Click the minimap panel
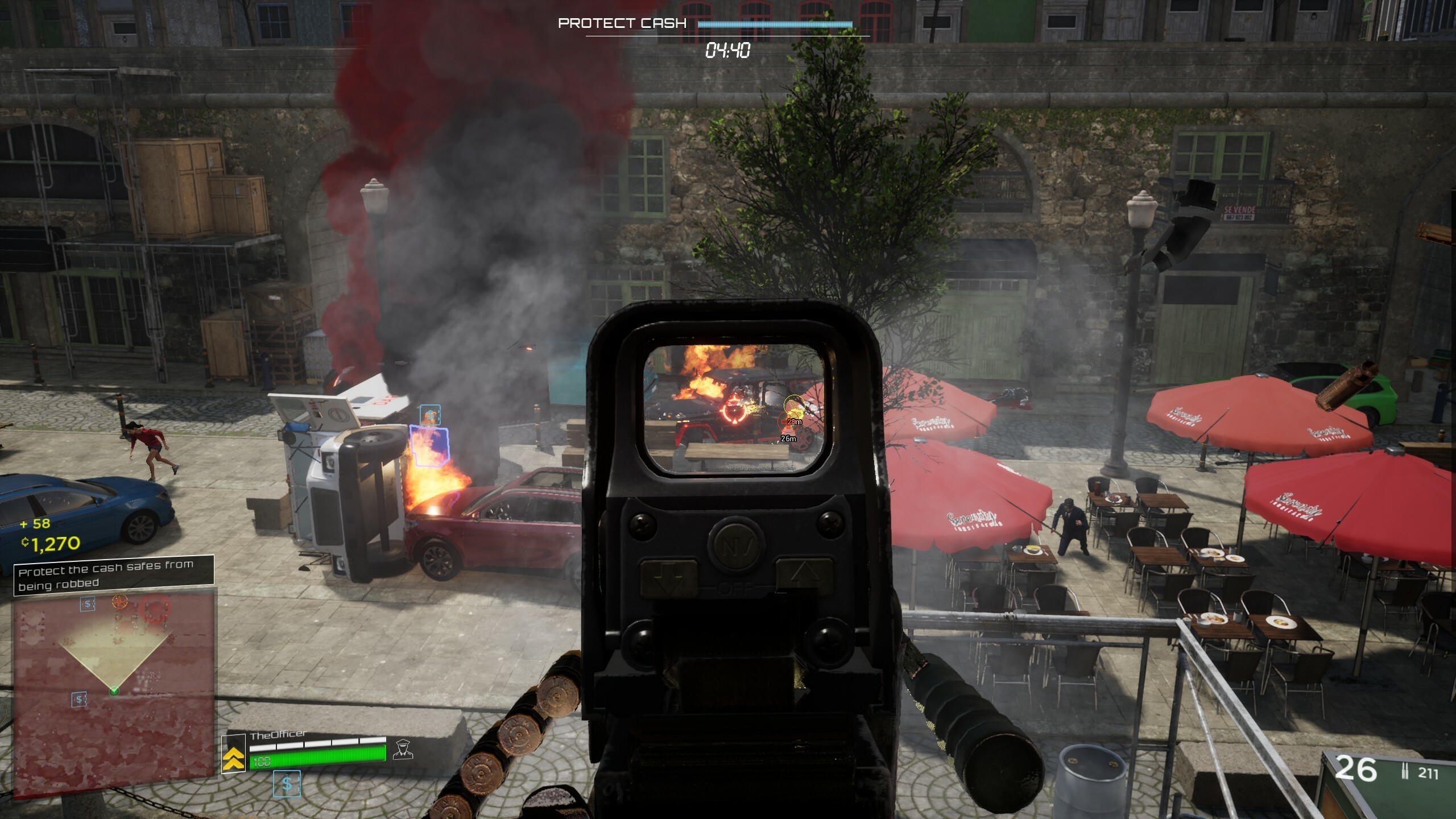1456x819 pixels. 114,691
